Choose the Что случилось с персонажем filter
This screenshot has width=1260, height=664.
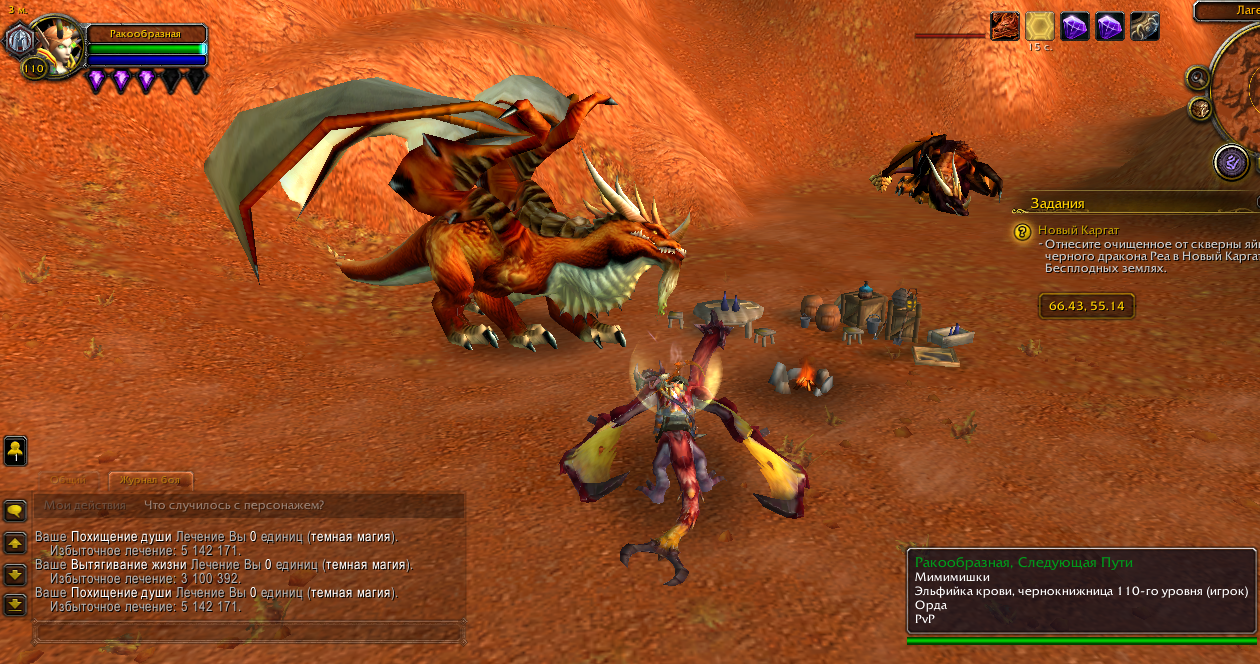[x=233, y=505]
